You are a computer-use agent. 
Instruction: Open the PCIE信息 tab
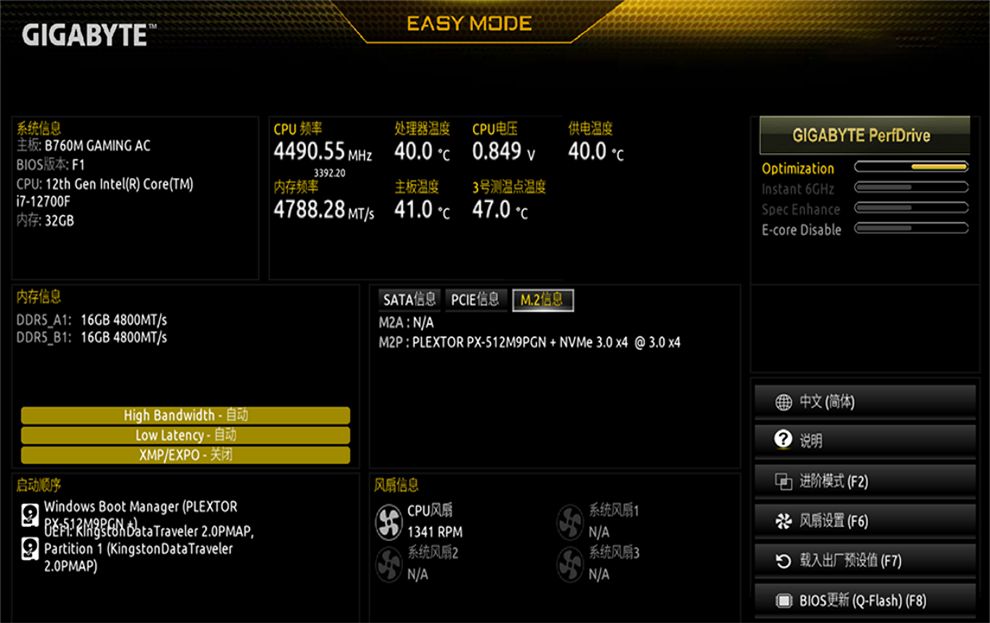475,299
